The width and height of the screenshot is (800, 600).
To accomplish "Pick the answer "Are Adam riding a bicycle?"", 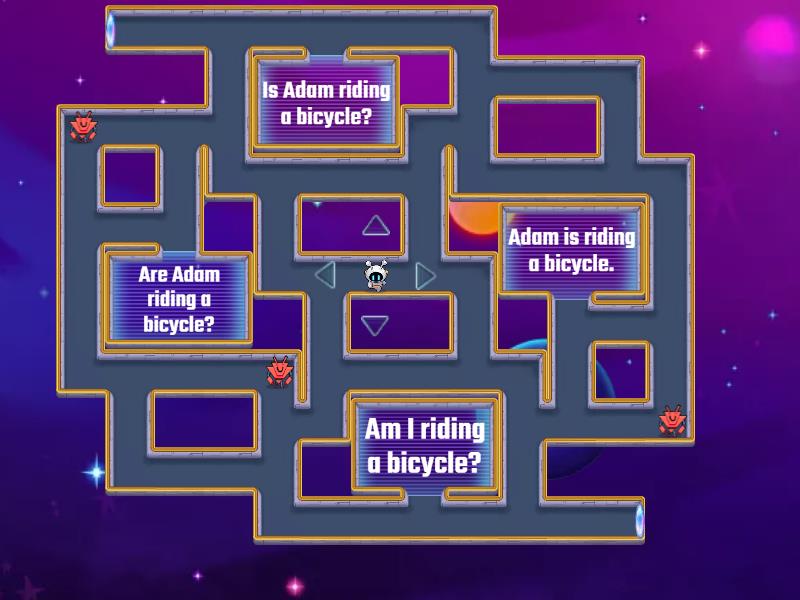I will [179, 298].
